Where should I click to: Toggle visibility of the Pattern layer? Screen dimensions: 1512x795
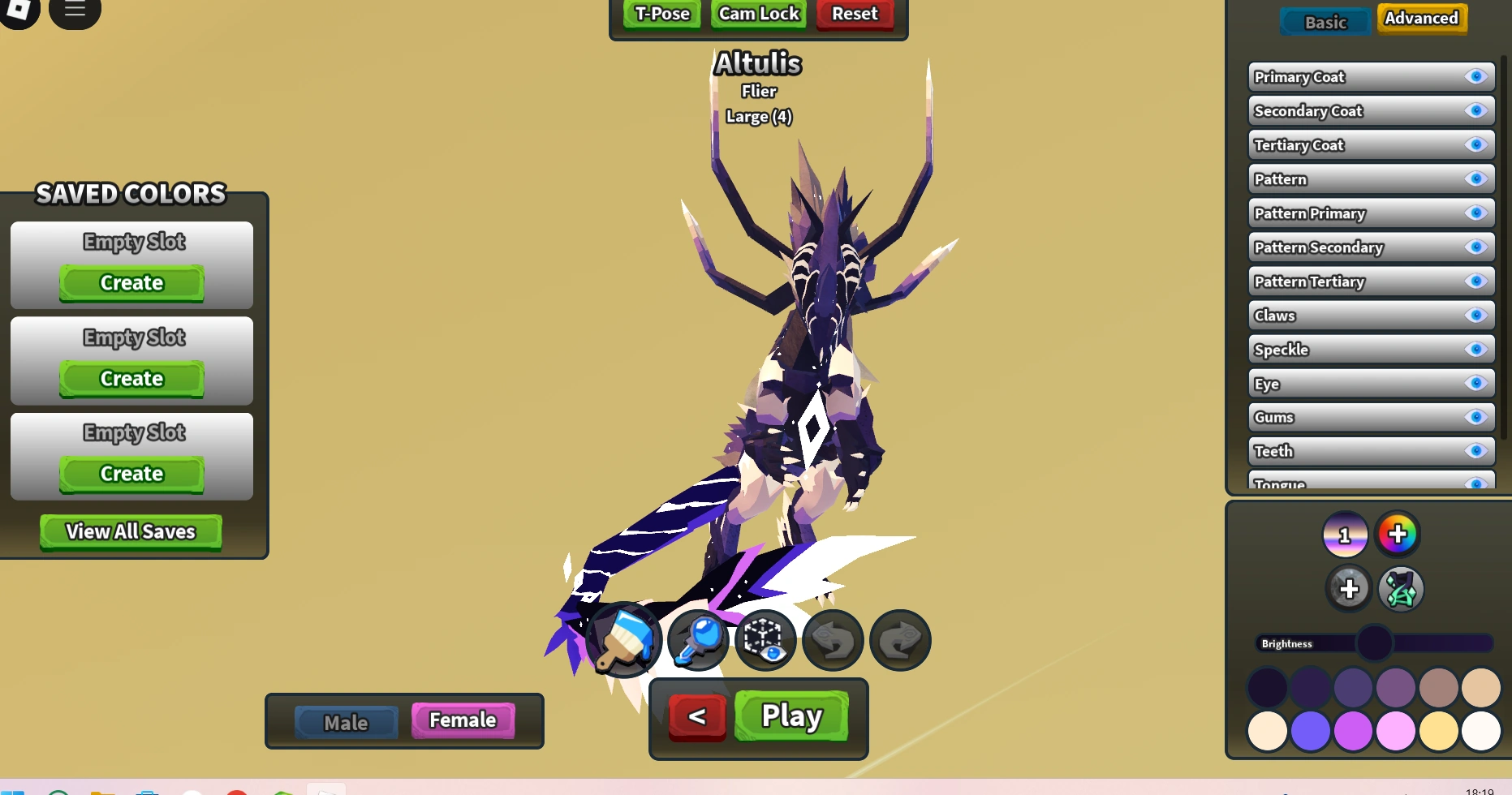pos(1476,178)
